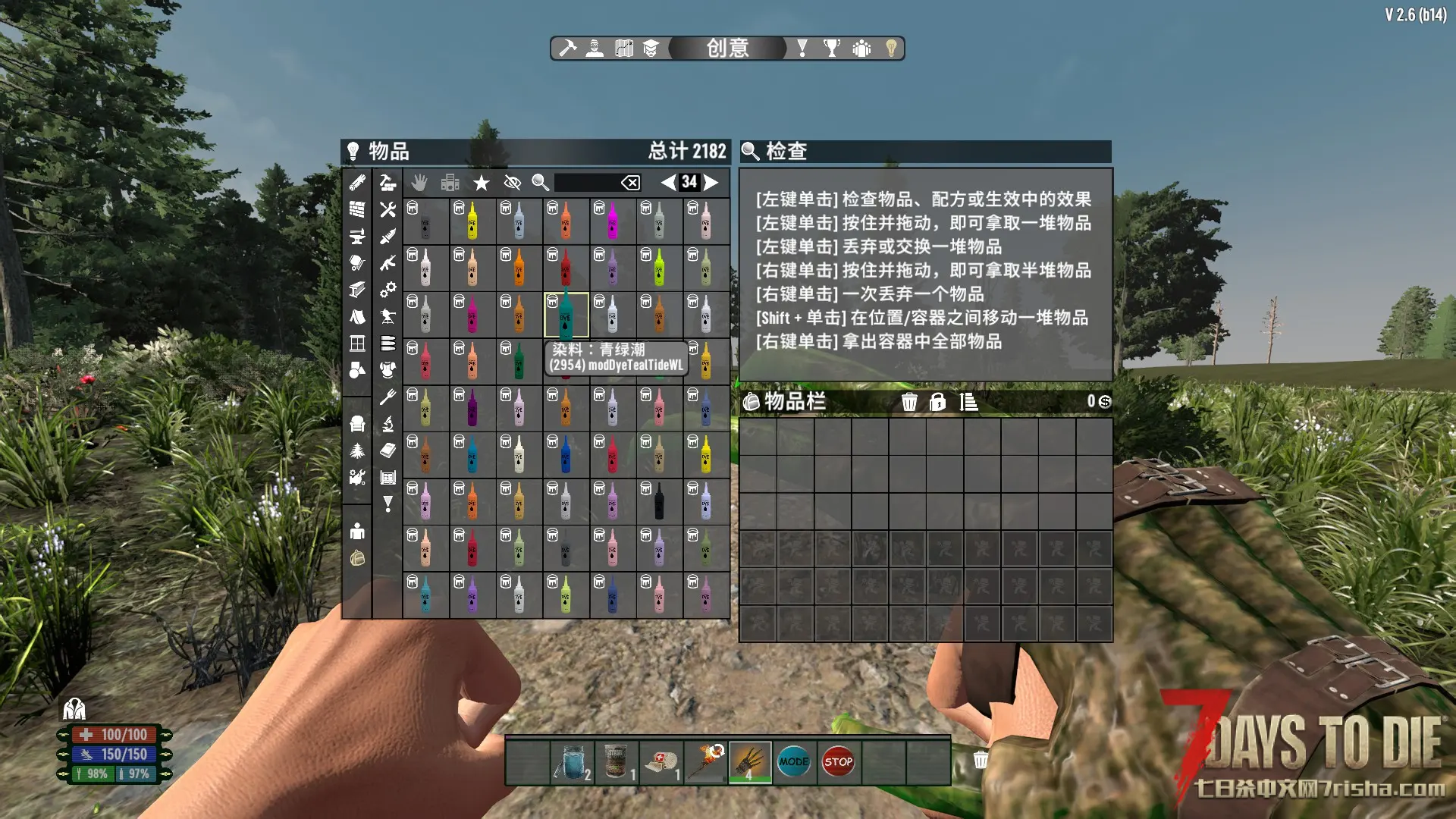The height and width of the screenshot is (819, 1456).
Task: Select the highlighted teal dye bottle
Action: click(566, 315)
